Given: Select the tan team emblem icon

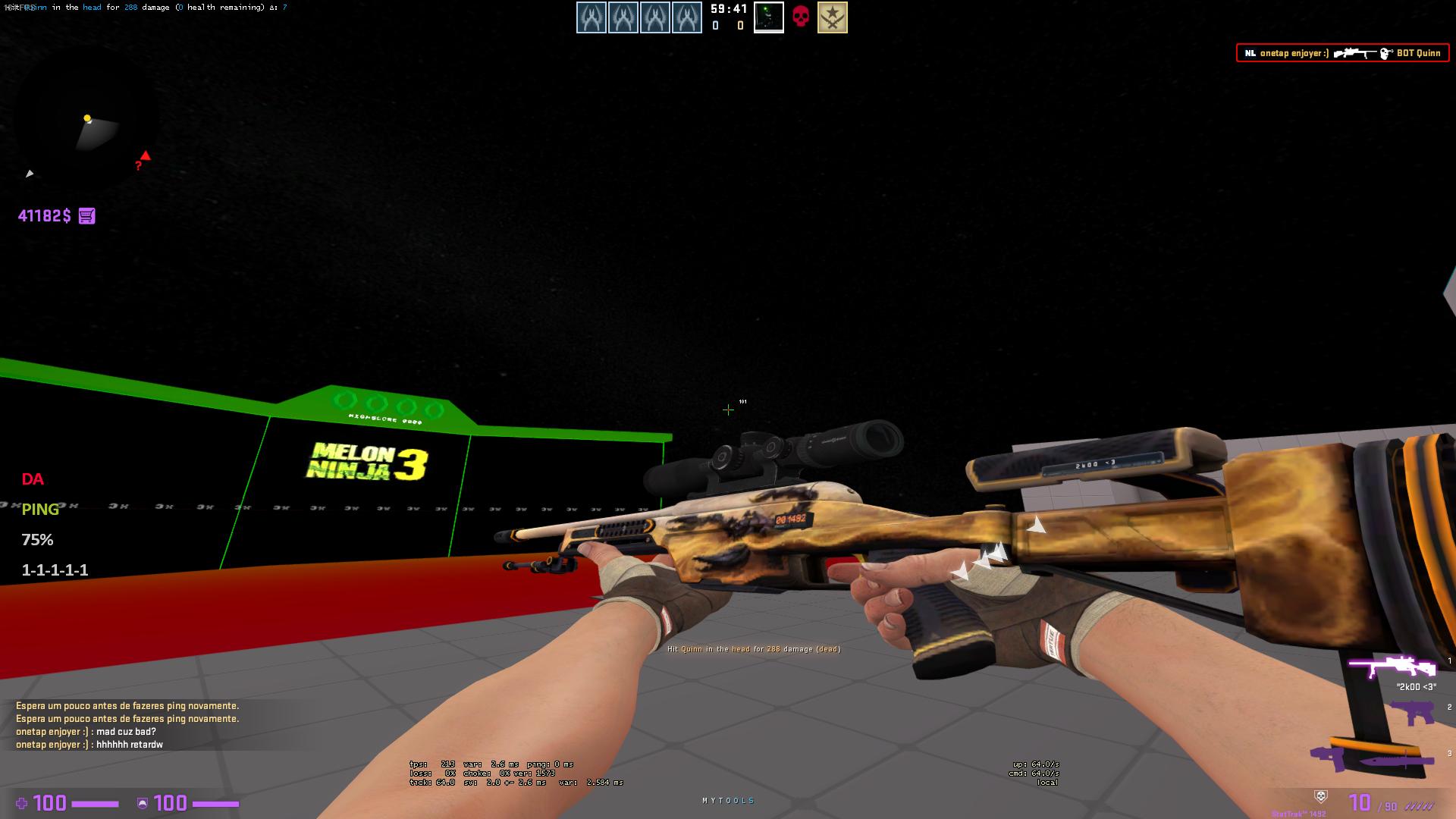Looking at the screenshot, I should 832,17.
